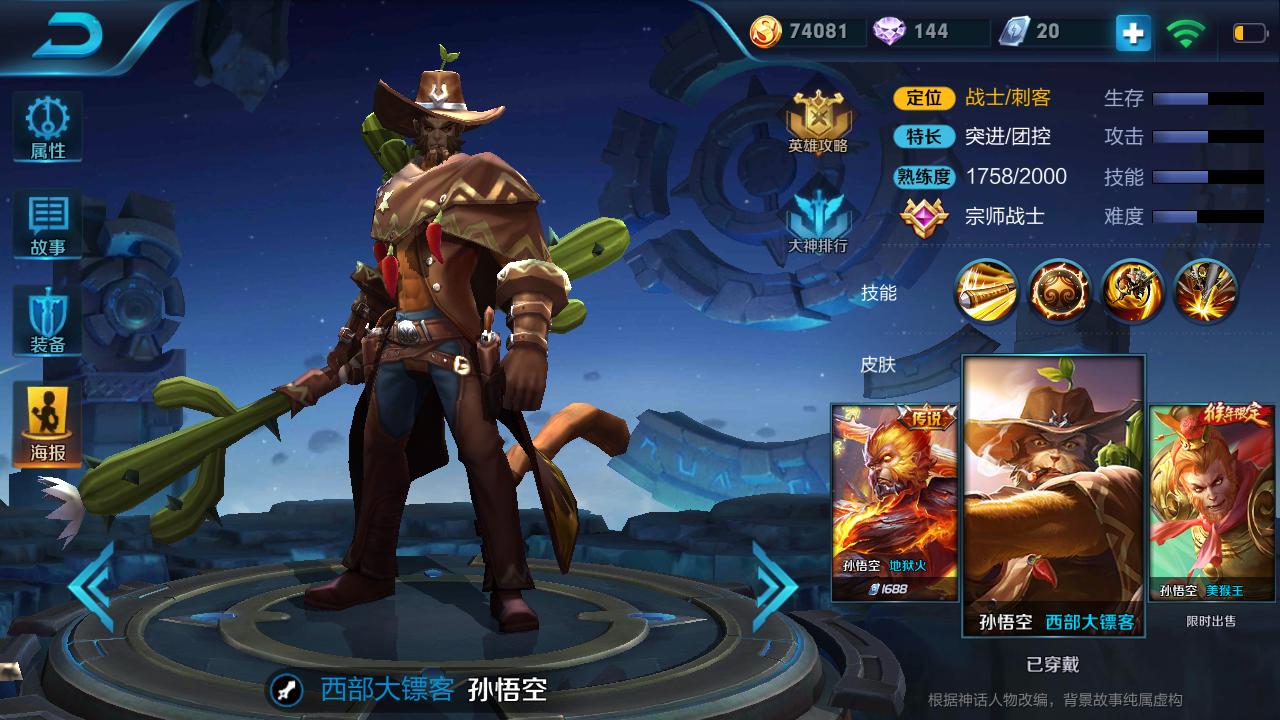Click the left arrow to previous hero

(88, 589)
